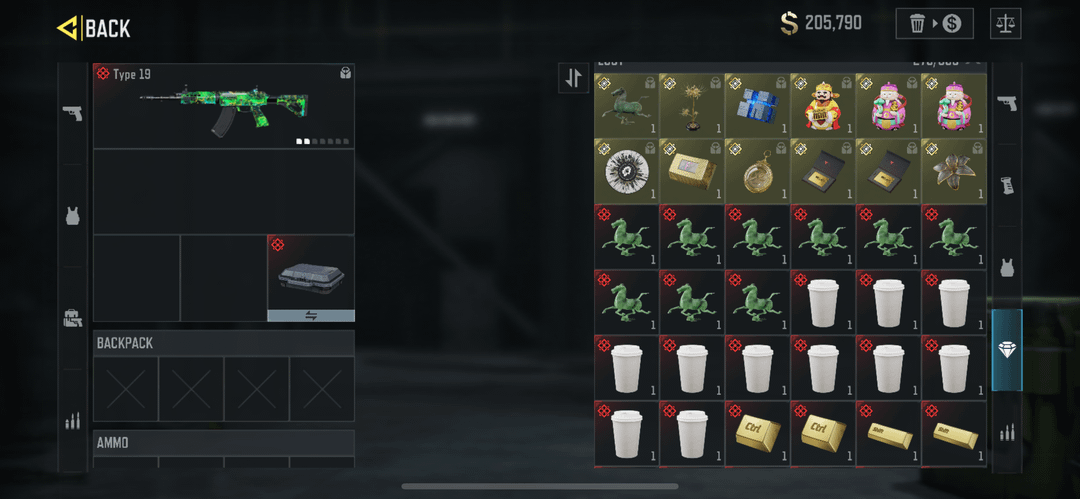Viewport: 1080px width, 499px height.
Task: Open the left sidebar vest category
Action: pos(72,215)
